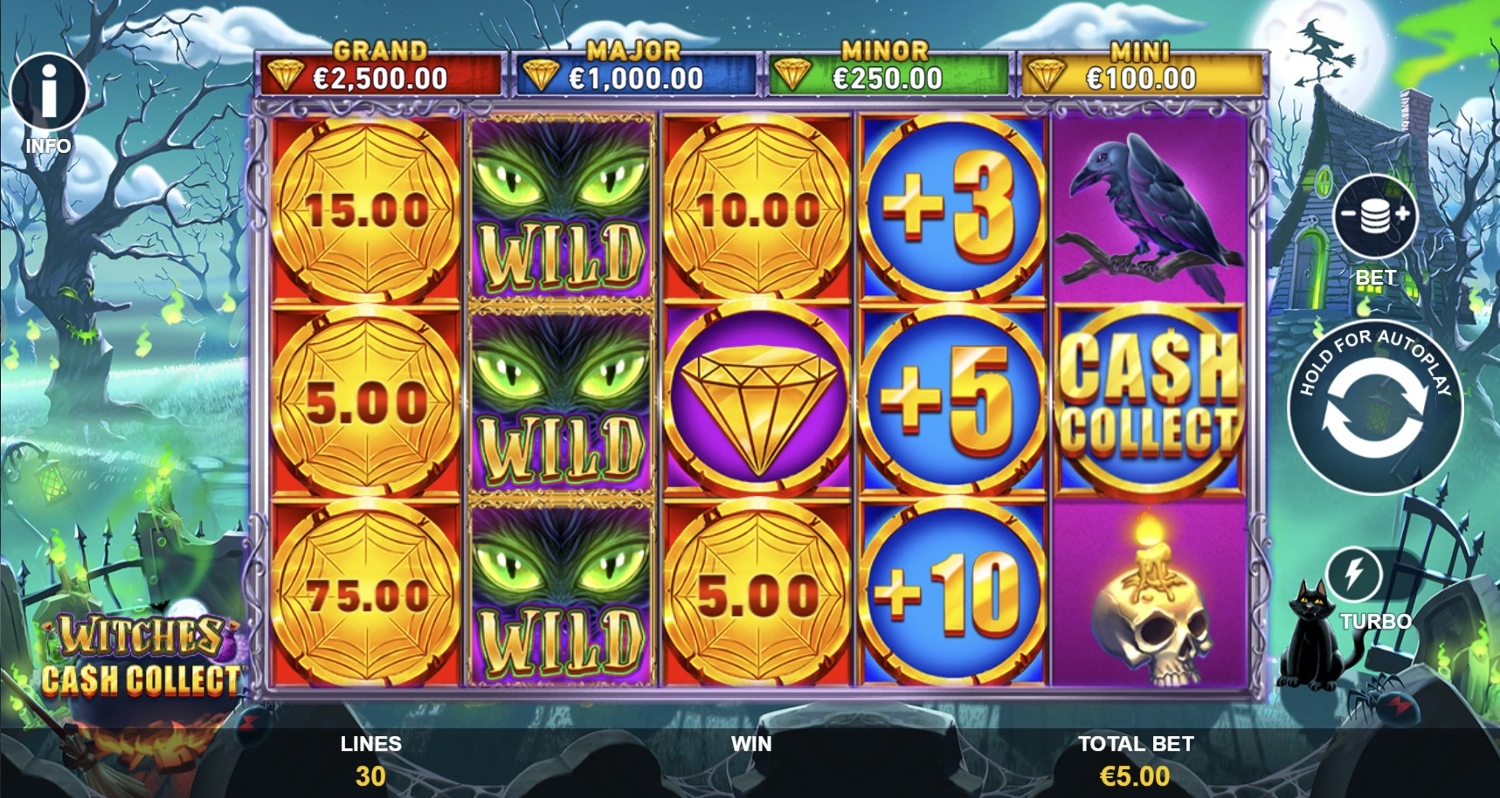Toggle Turbo mode lightning button
Image resolution: width=1500 pixels, height=798 pixels.
(1353, 575)
